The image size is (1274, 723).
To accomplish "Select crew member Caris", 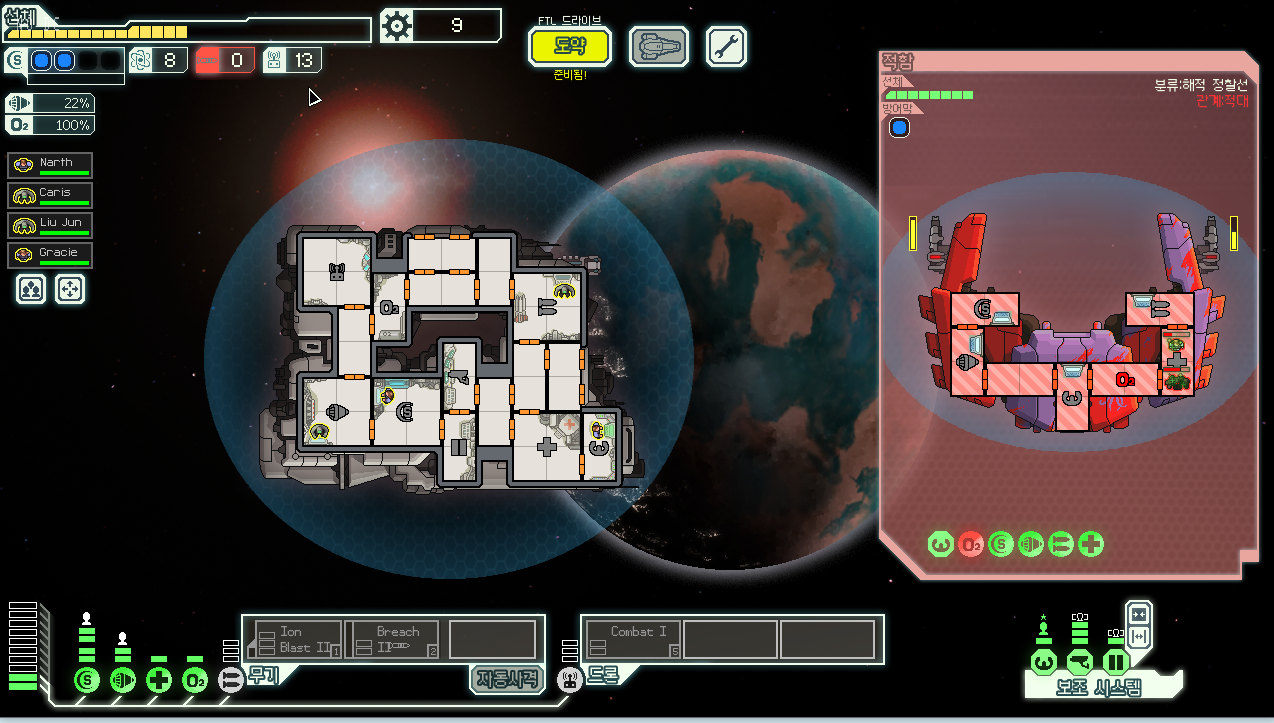I will click(x=50, y=195).
